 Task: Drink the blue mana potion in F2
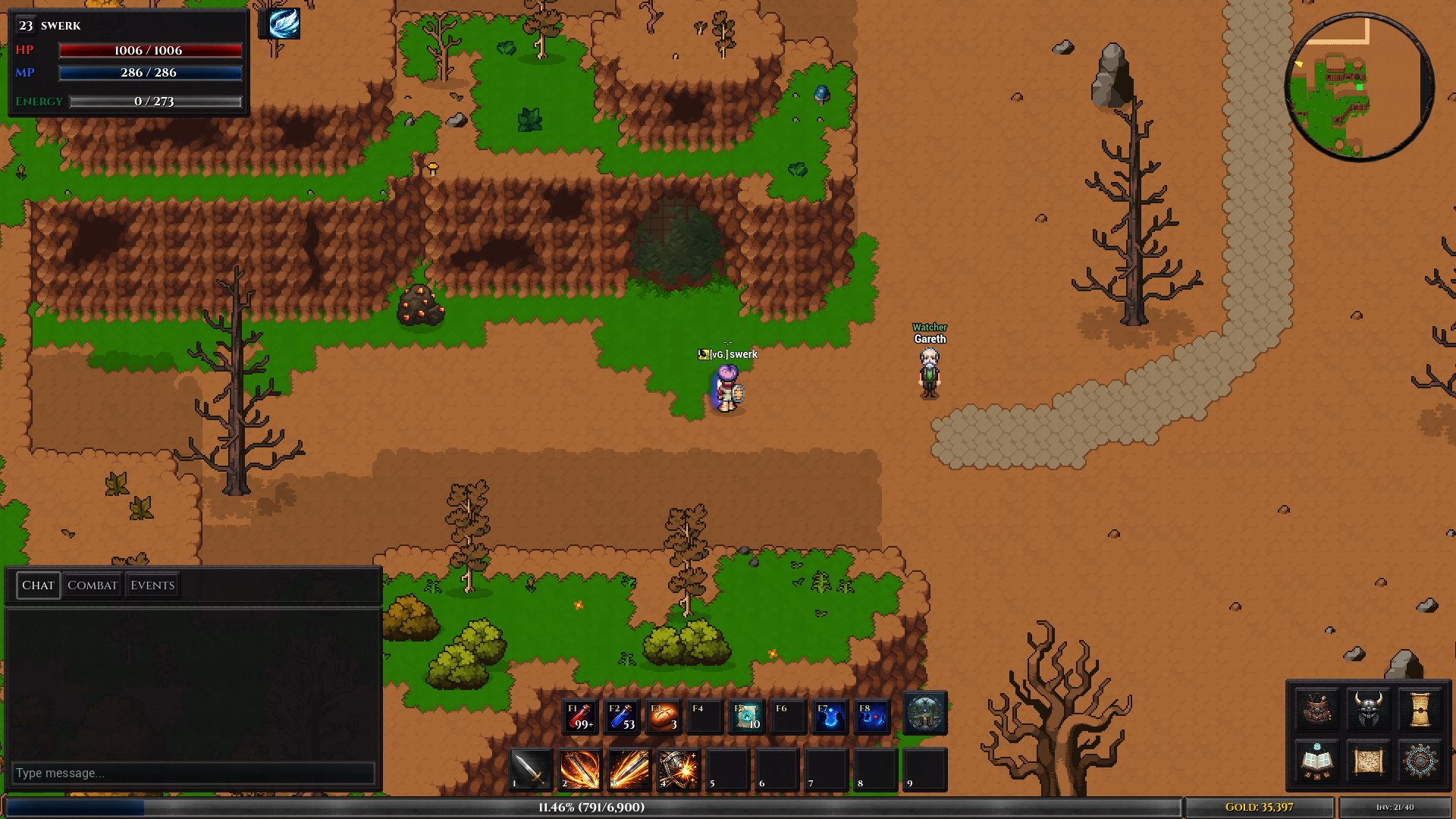pyautogui.click(x=622, y=717)
